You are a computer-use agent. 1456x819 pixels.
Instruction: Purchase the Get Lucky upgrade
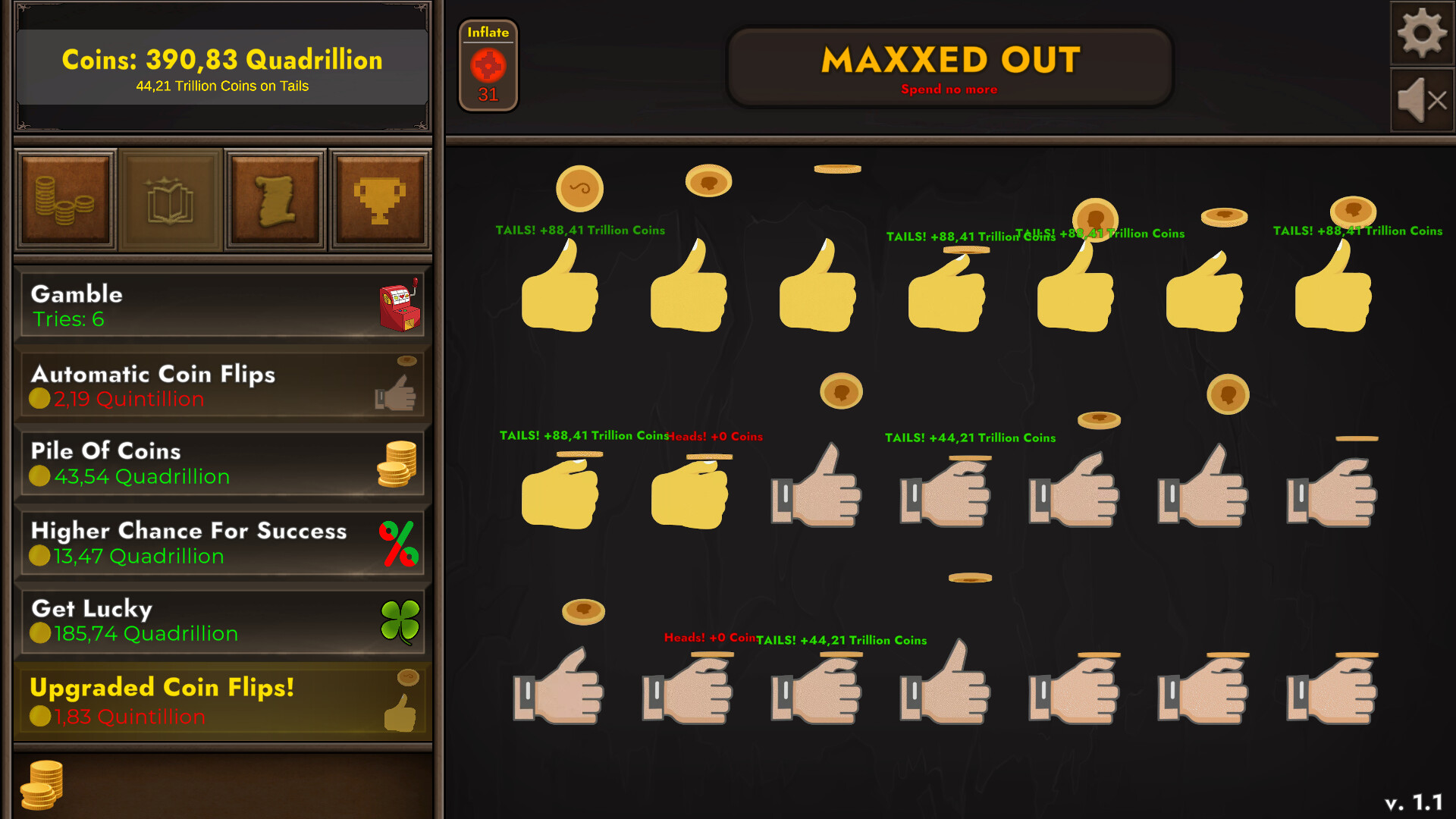pyautogui.click(x=220, y=620)
